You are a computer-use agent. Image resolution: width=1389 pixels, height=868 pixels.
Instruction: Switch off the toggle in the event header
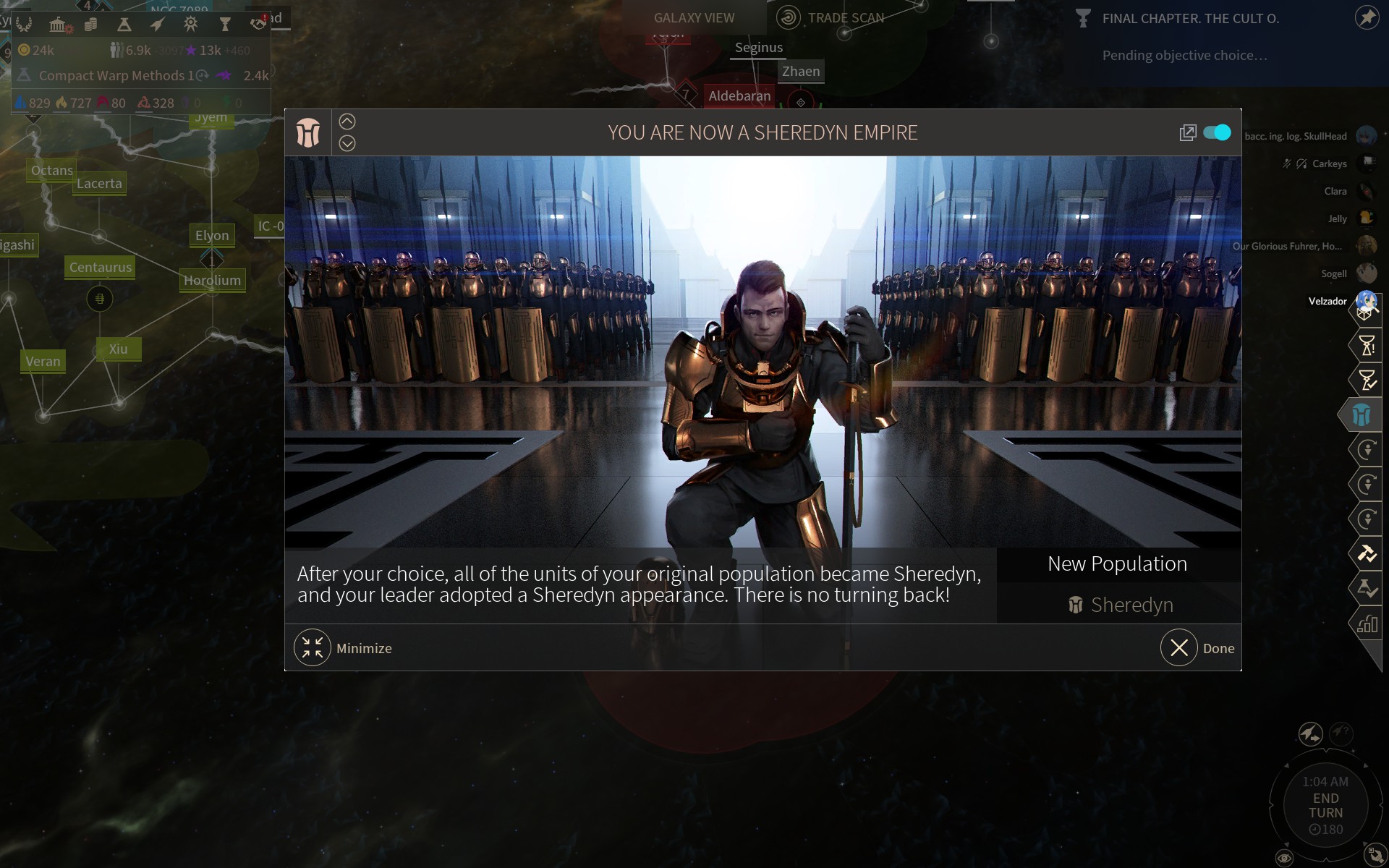coord(1217,132)
